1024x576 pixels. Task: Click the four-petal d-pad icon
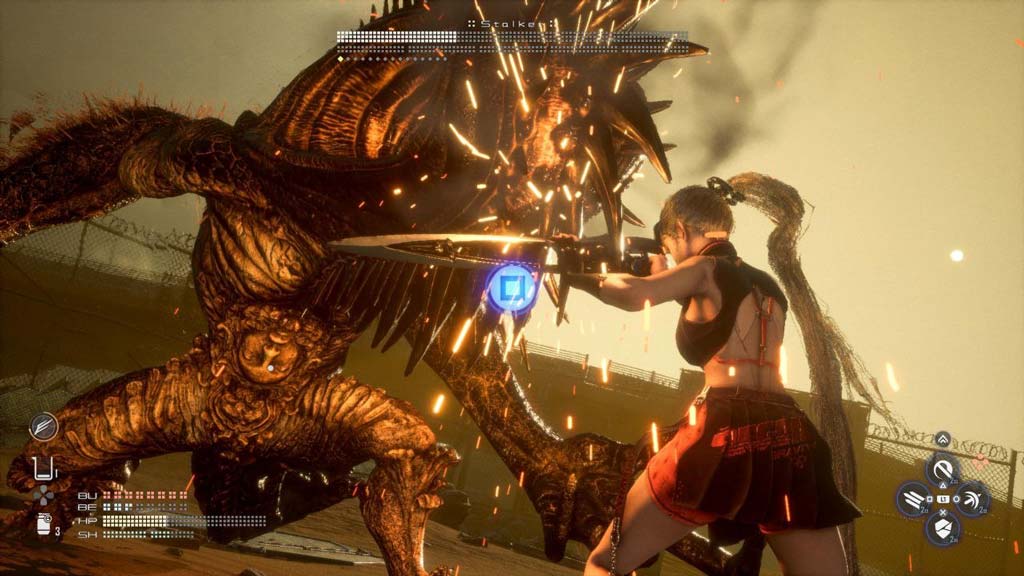[43, 495]
